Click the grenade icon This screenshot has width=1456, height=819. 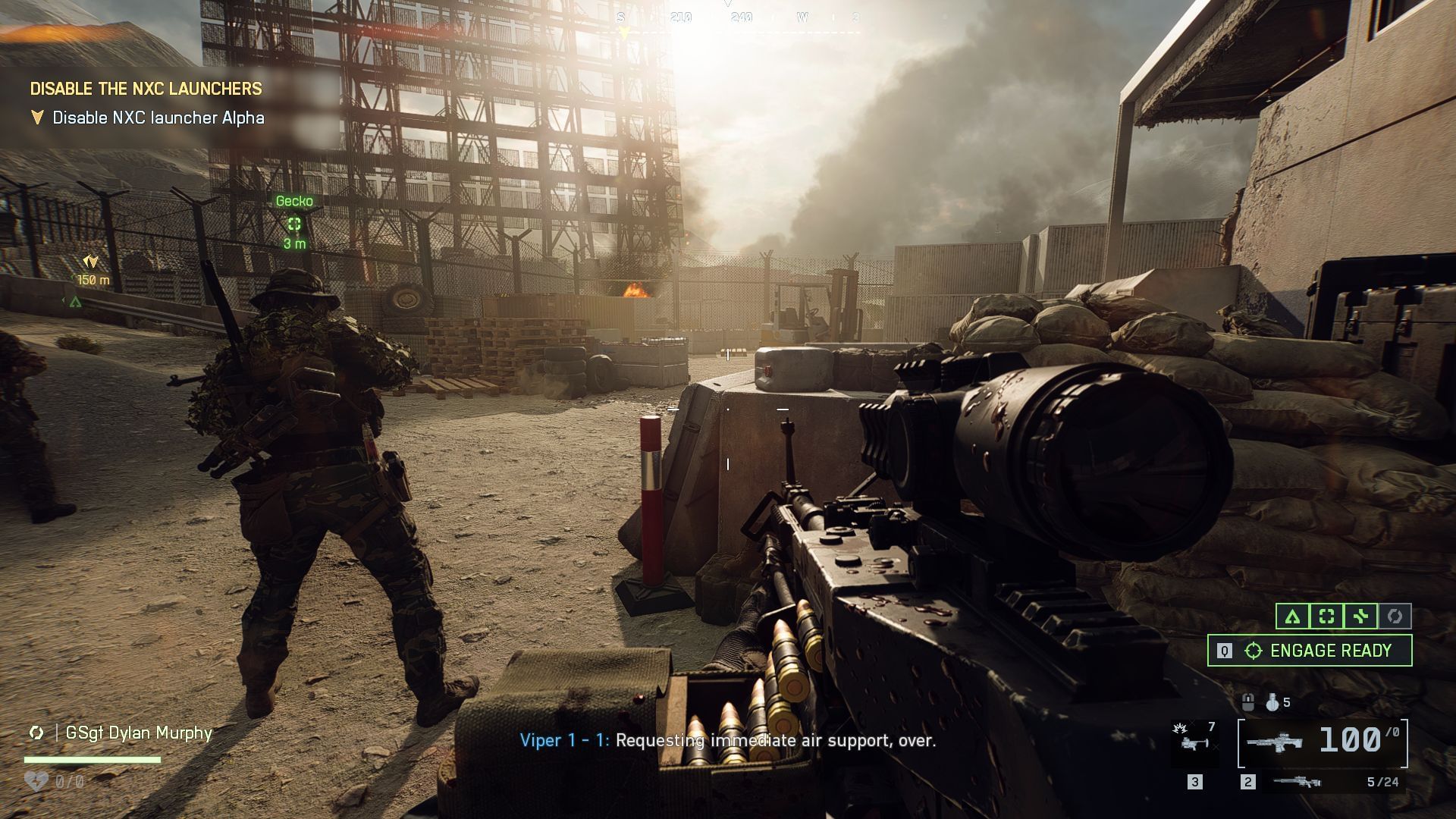[1272, 703]
